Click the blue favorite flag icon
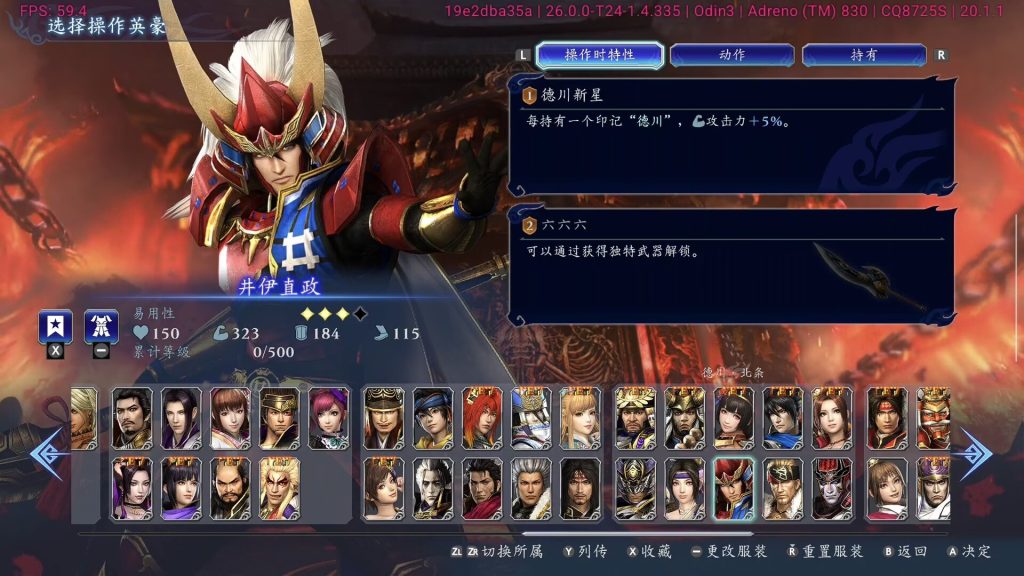This screenshot has width=1024, height=576. click(54, 327)
